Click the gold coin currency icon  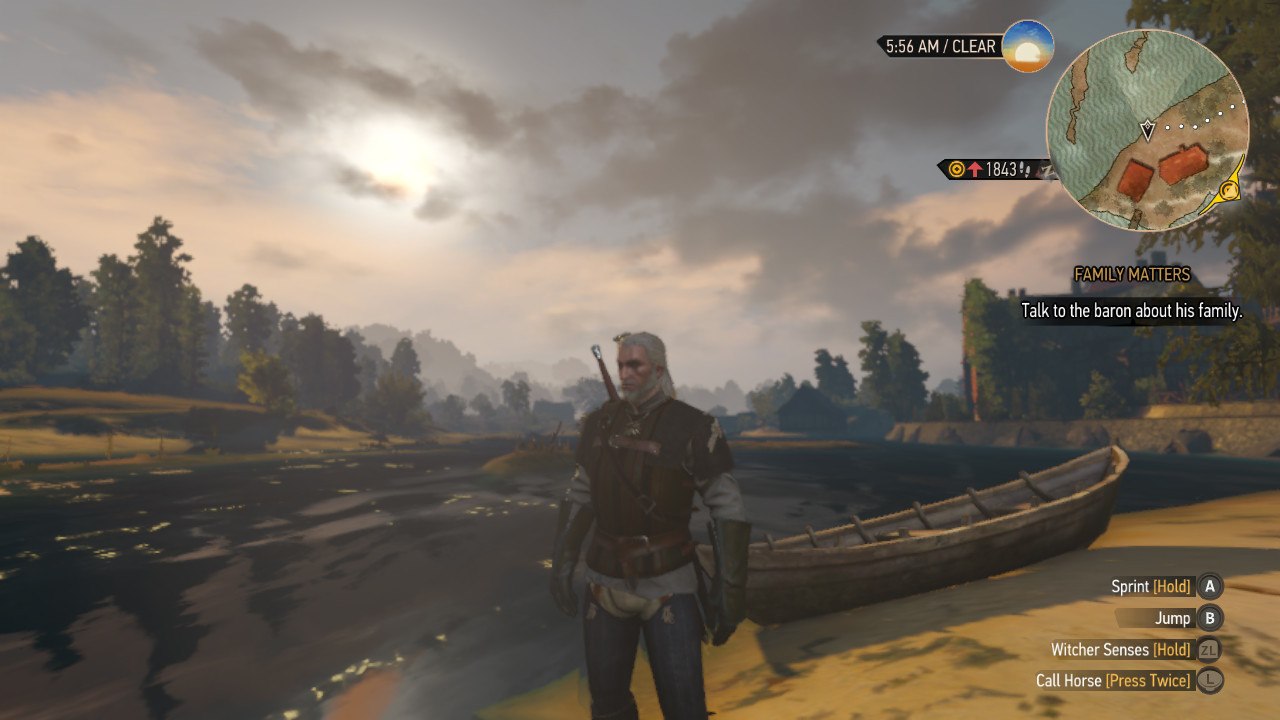coord(956,168)
